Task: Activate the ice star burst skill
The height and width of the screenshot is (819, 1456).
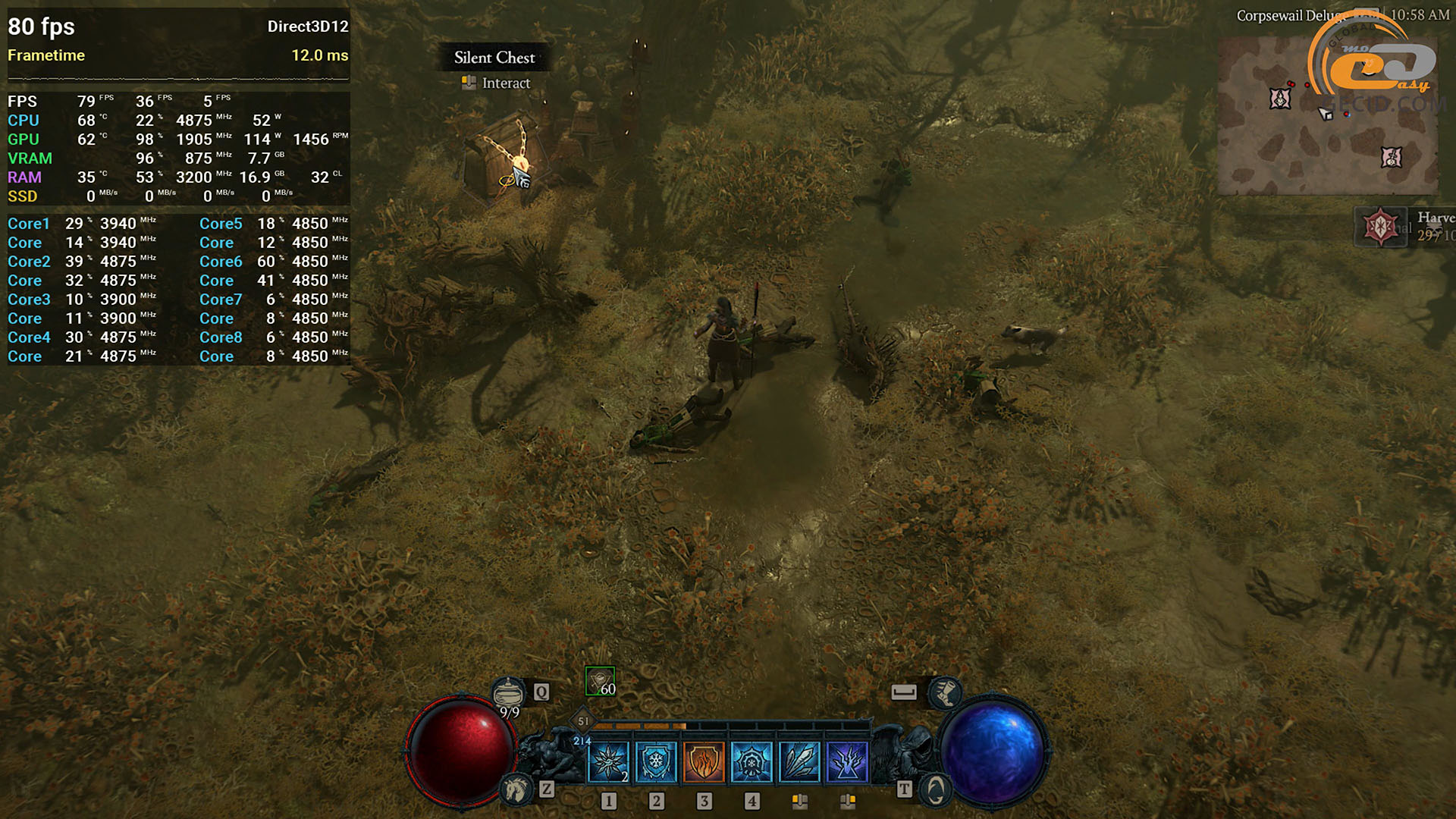Action: click(608, 761)
